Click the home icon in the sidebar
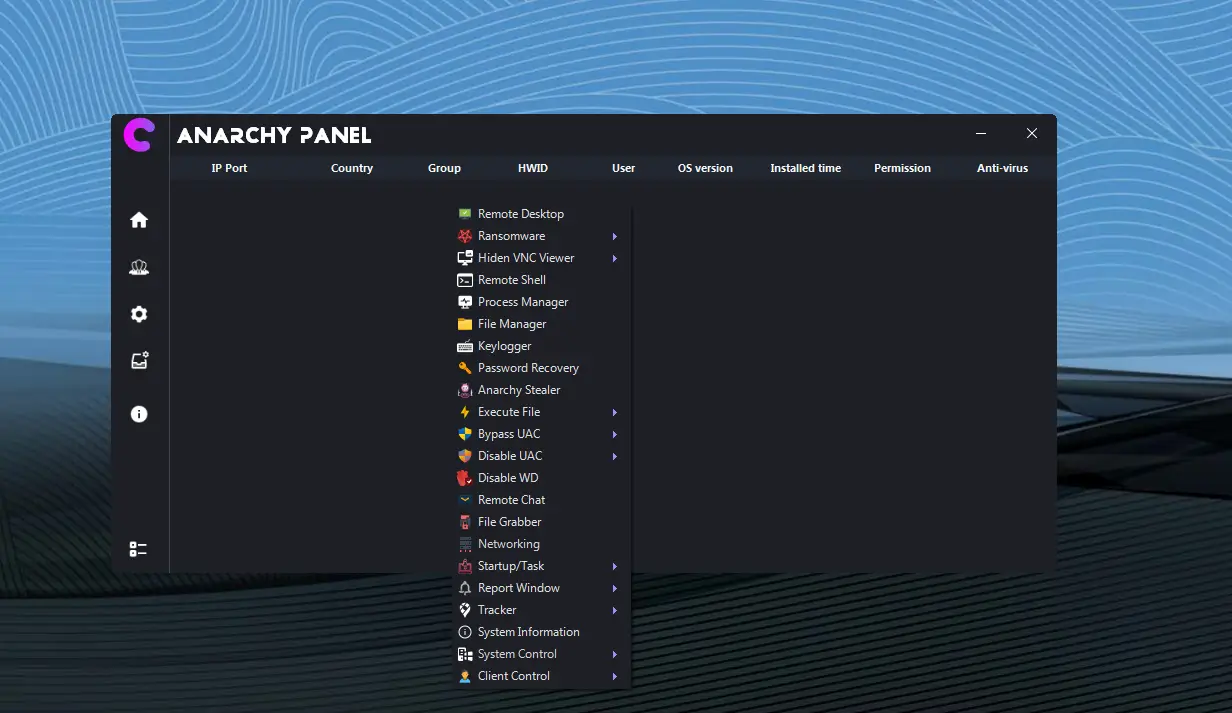1232x713 pixels. coord(139,220)
